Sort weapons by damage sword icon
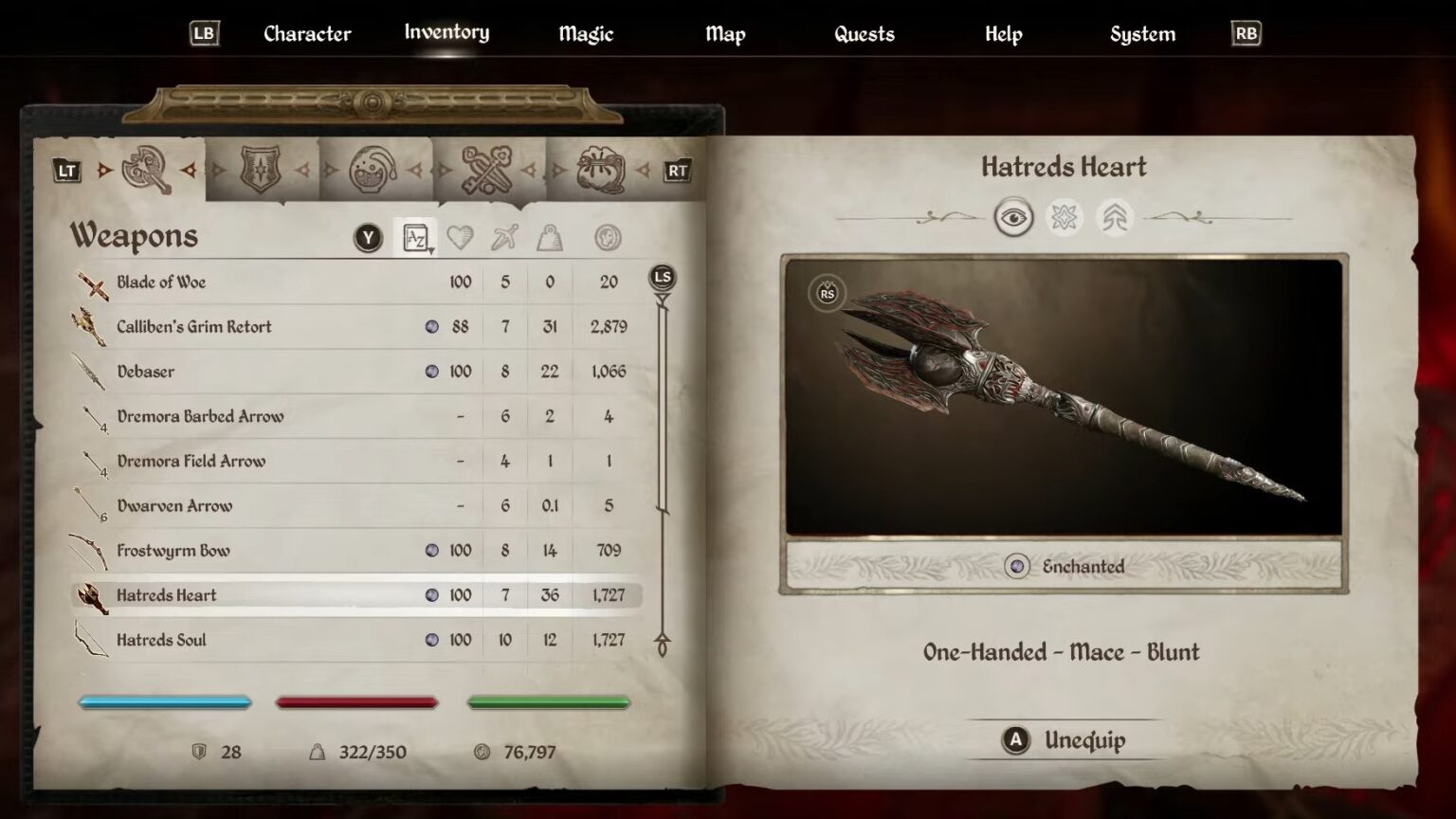 tap(505, 238)
